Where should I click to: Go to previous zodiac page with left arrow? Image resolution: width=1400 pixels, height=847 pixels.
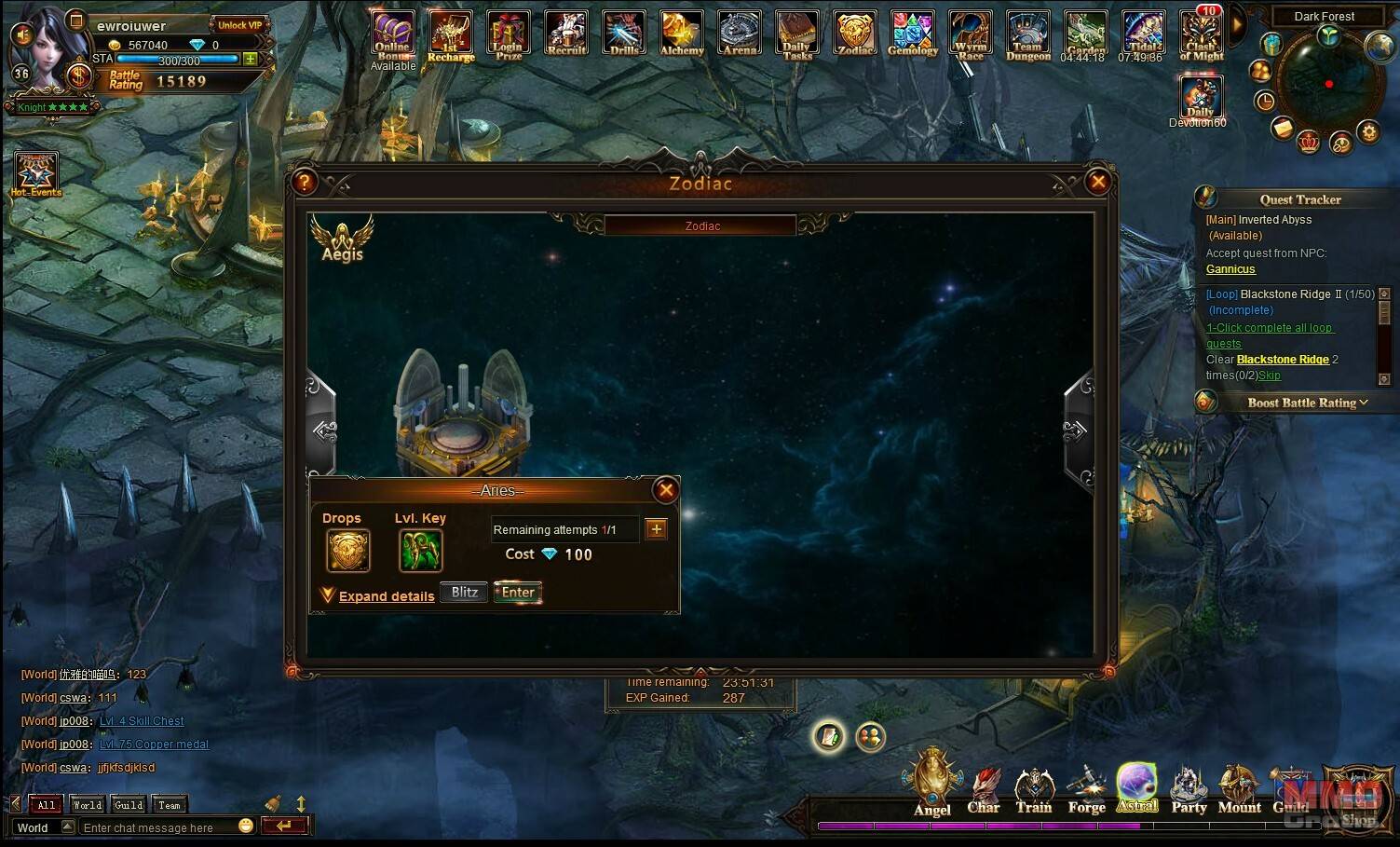(x=324, y=430)
